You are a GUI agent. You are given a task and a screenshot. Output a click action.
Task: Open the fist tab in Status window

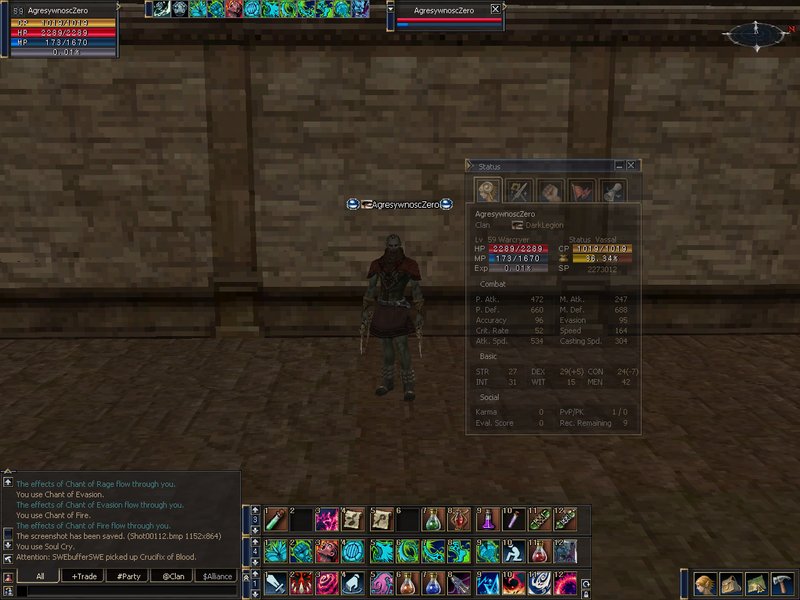point(550,190)
